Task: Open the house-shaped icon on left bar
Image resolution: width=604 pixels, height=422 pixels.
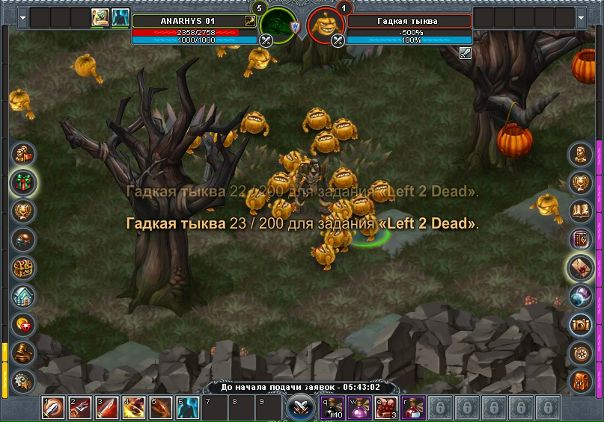Action: 22,296
